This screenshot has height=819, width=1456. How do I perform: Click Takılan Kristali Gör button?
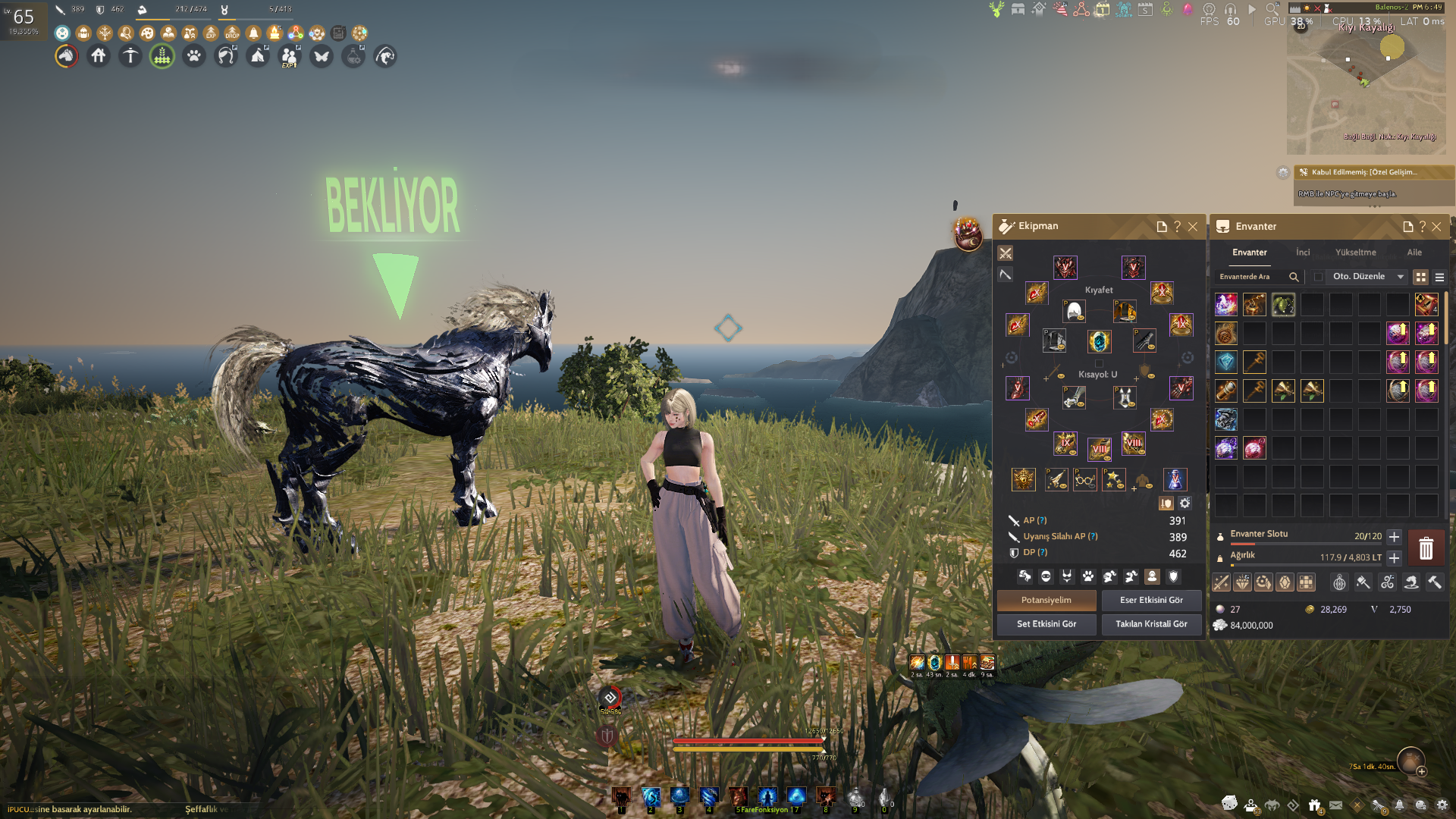[x=1151, y=624]
